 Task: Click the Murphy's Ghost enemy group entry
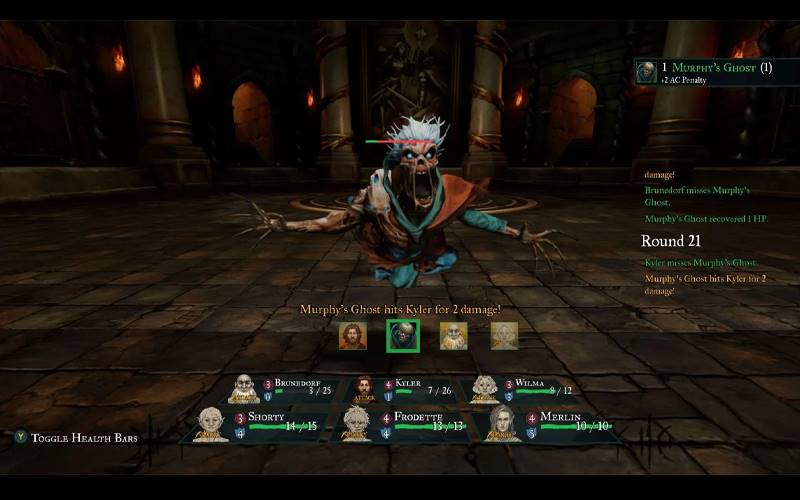click(716, 72)
